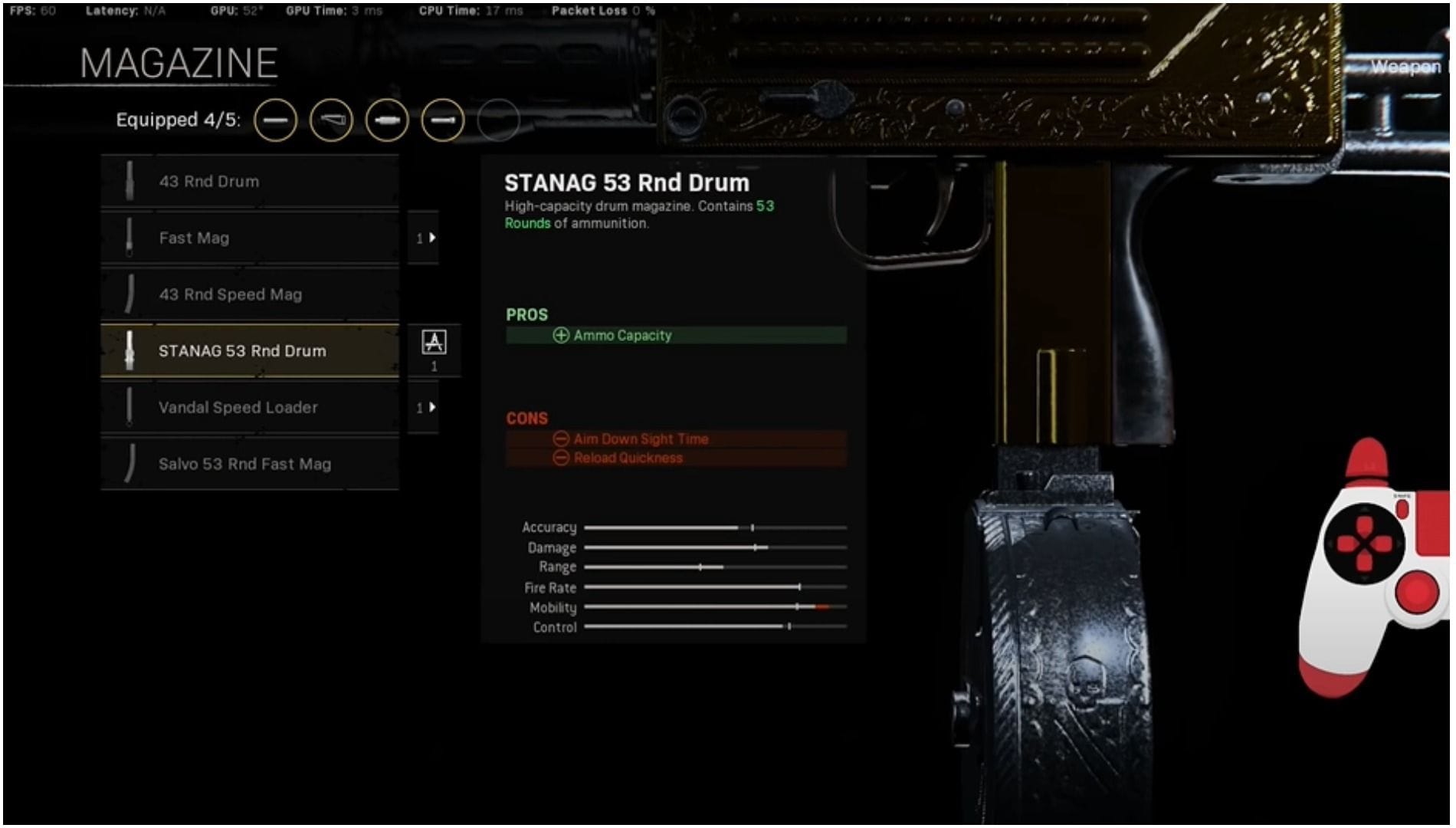Click the Salvo 53 Rnd Fast Mag thumbnail icon

[129, 464]
